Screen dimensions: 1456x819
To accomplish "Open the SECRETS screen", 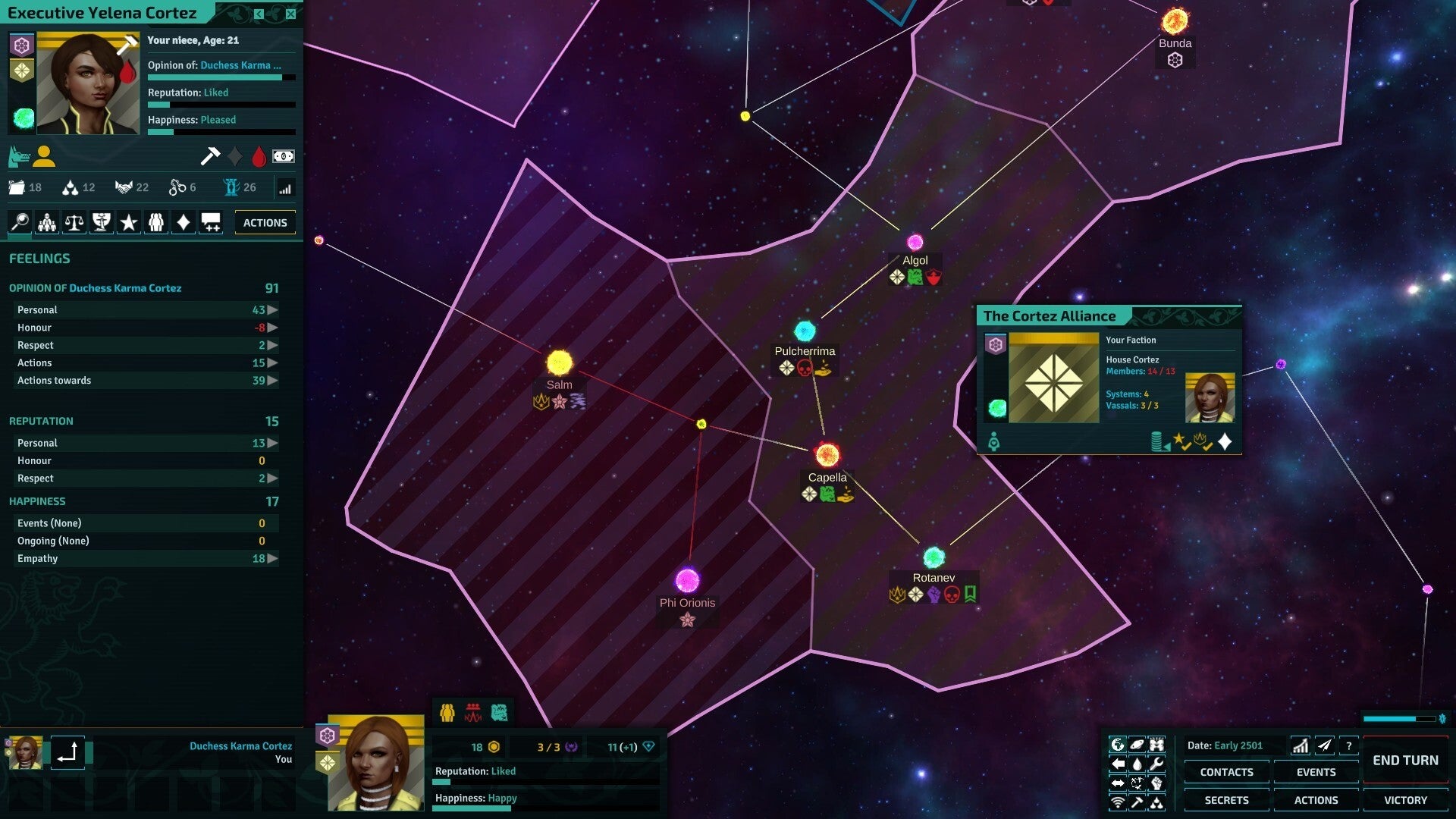I will [1226, 800].
